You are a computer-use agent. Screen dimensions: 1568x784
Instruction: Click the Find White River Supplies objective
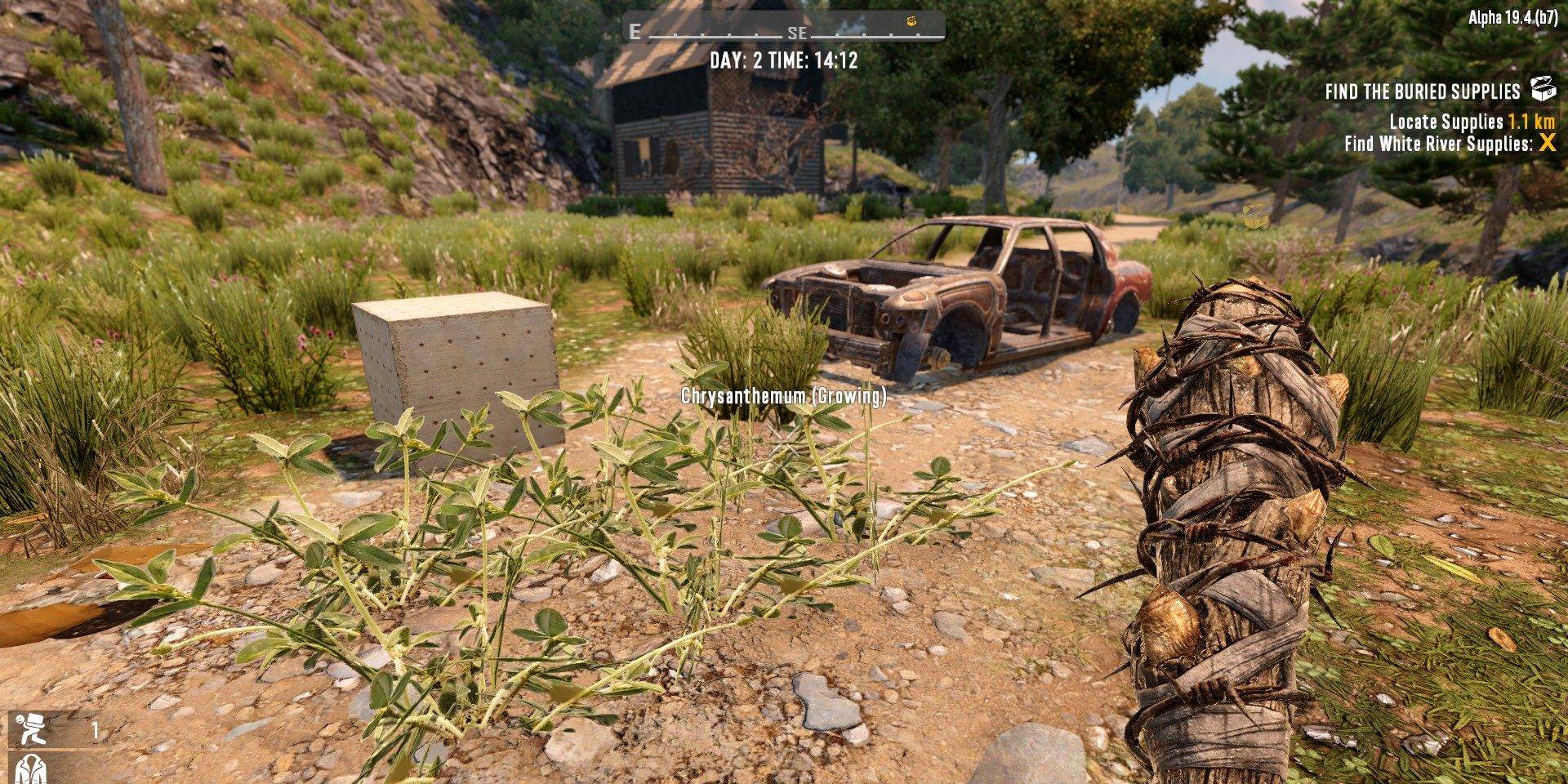coord(1438,144)
